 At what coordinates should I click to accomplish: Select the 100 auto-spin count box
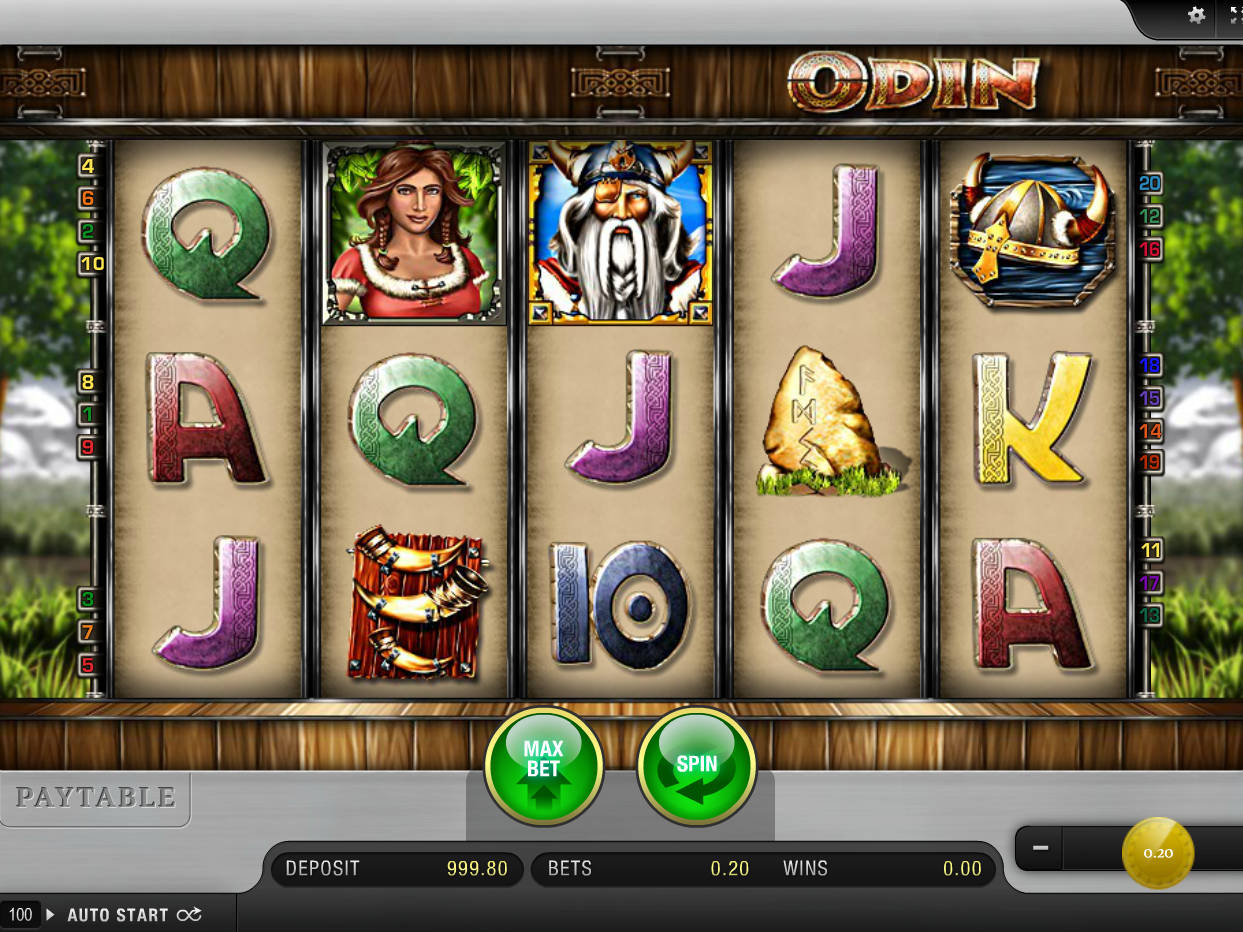pos(21,914)
